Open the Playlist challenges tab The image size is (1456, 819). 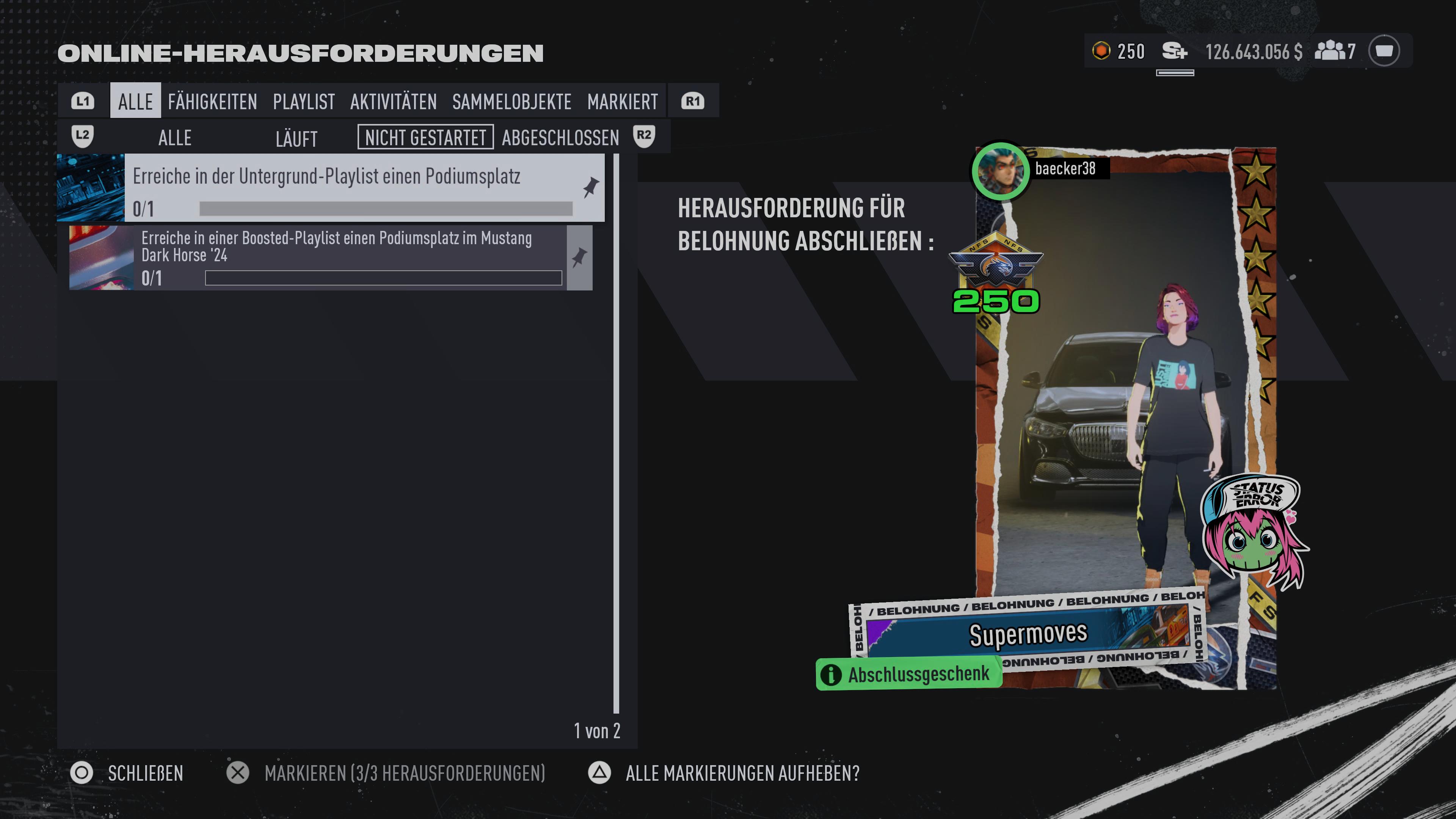tap(303, 102)
